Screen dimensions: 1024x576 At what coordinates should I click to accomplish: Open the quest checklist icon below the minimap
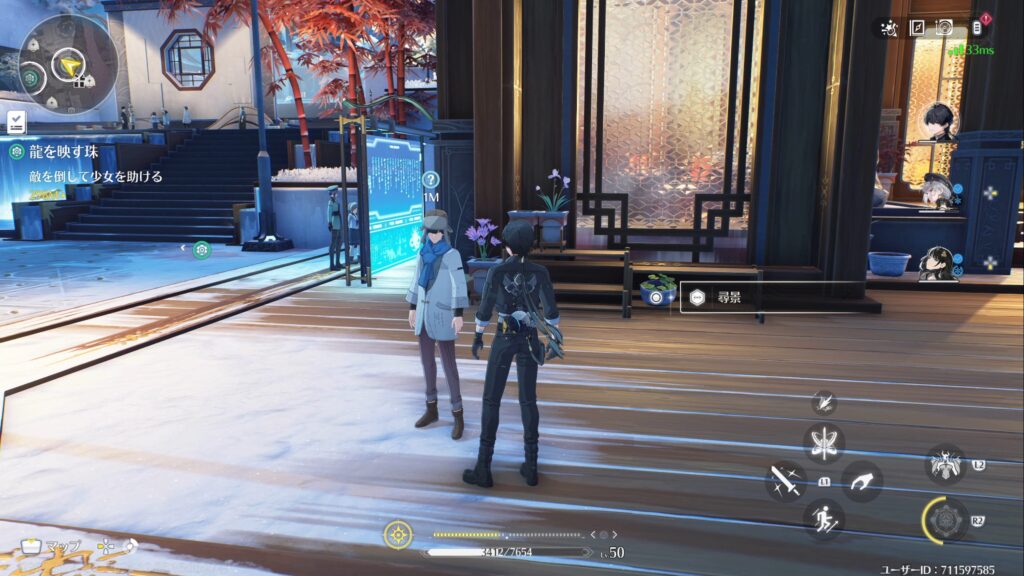click(x=16, y=122)
